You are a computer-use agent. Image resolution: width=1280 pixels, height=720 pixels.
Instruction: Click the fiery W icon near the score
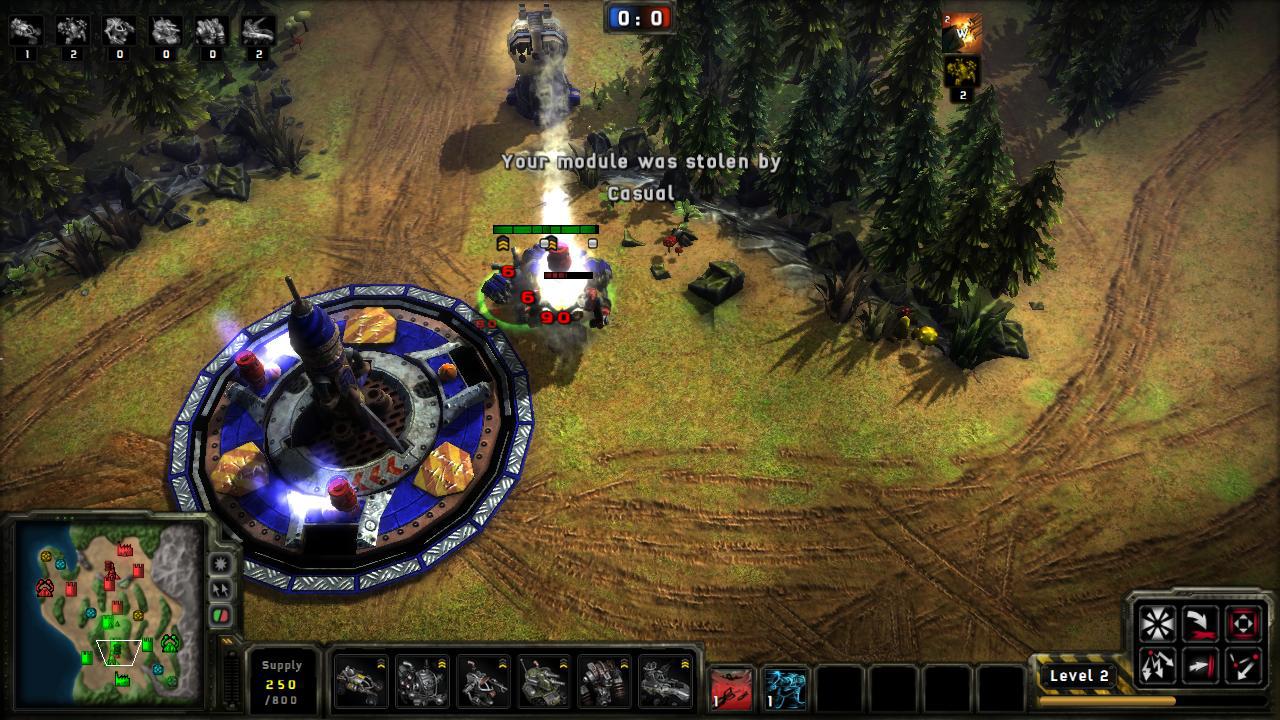click(962, 34)
